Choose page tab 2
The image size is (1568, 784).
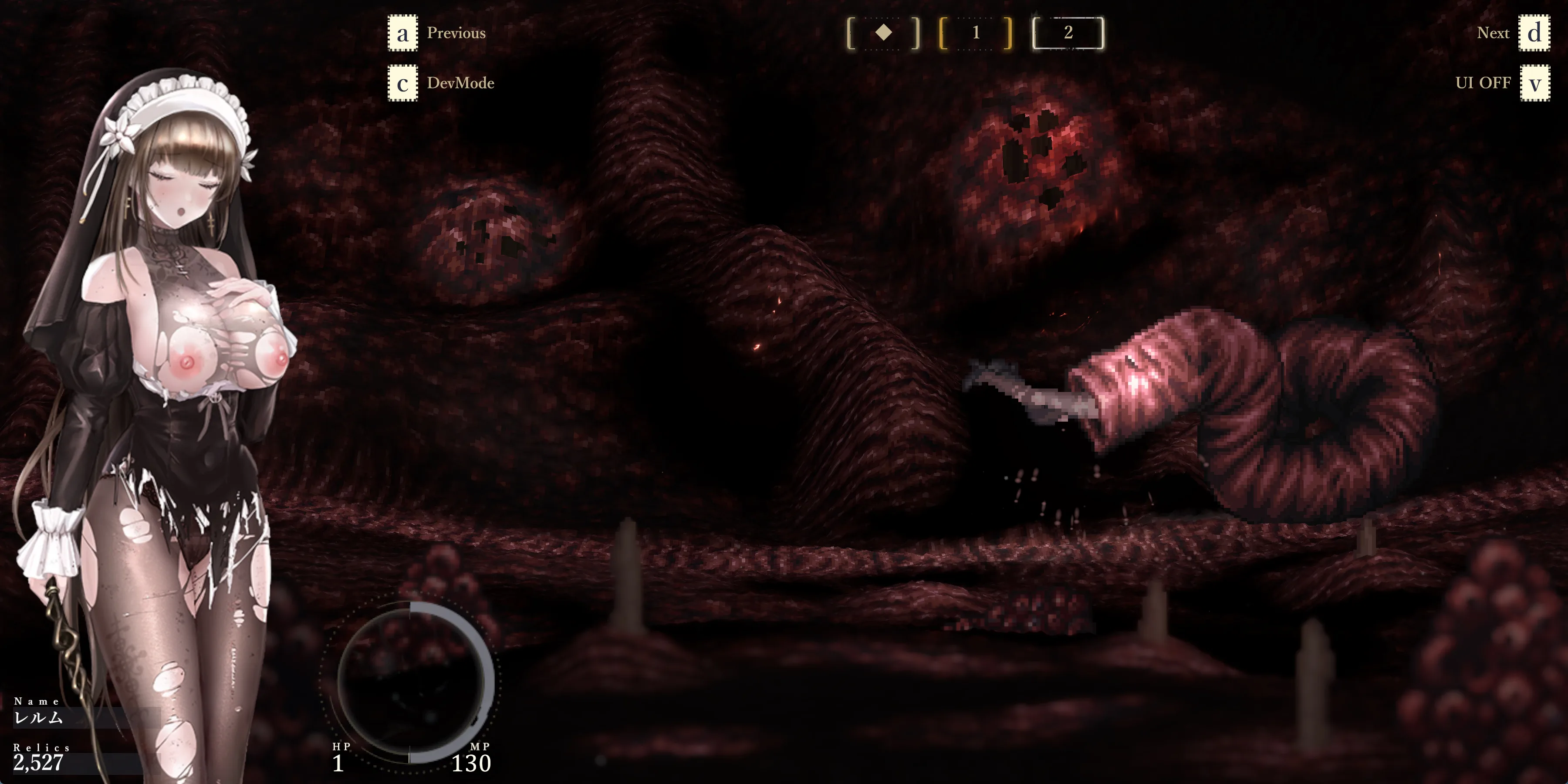(1068, 33)
